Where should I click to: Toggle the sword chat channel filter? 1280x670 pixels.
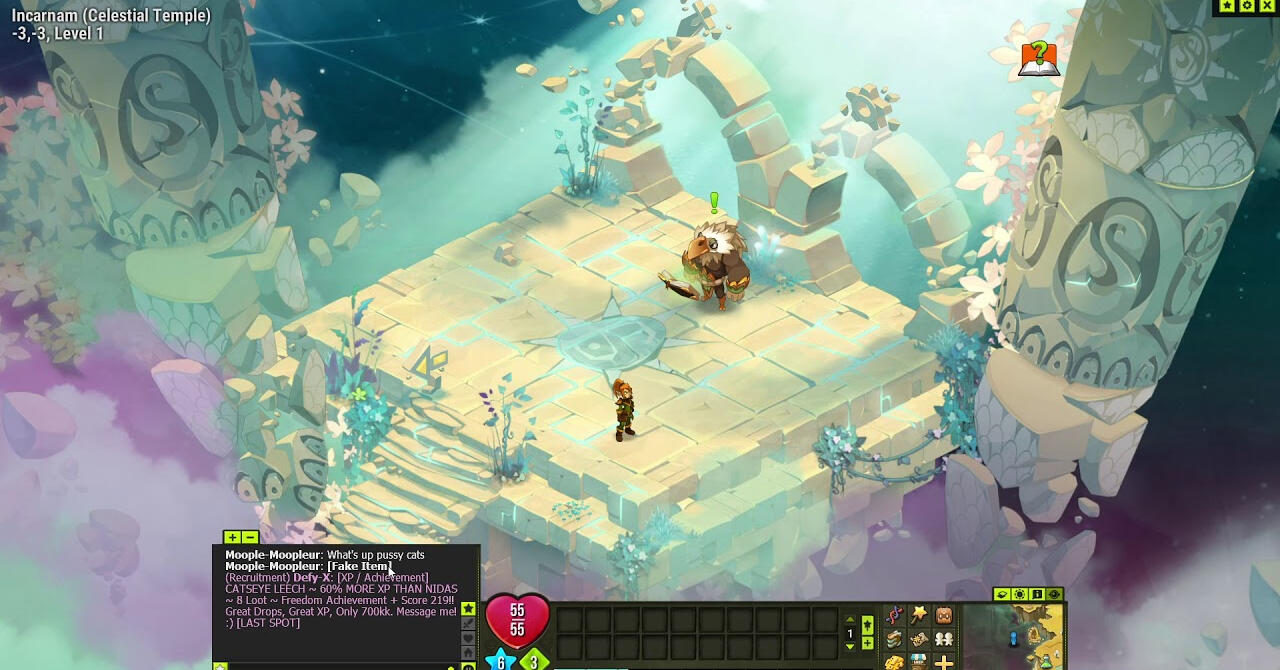pos(467,624)
